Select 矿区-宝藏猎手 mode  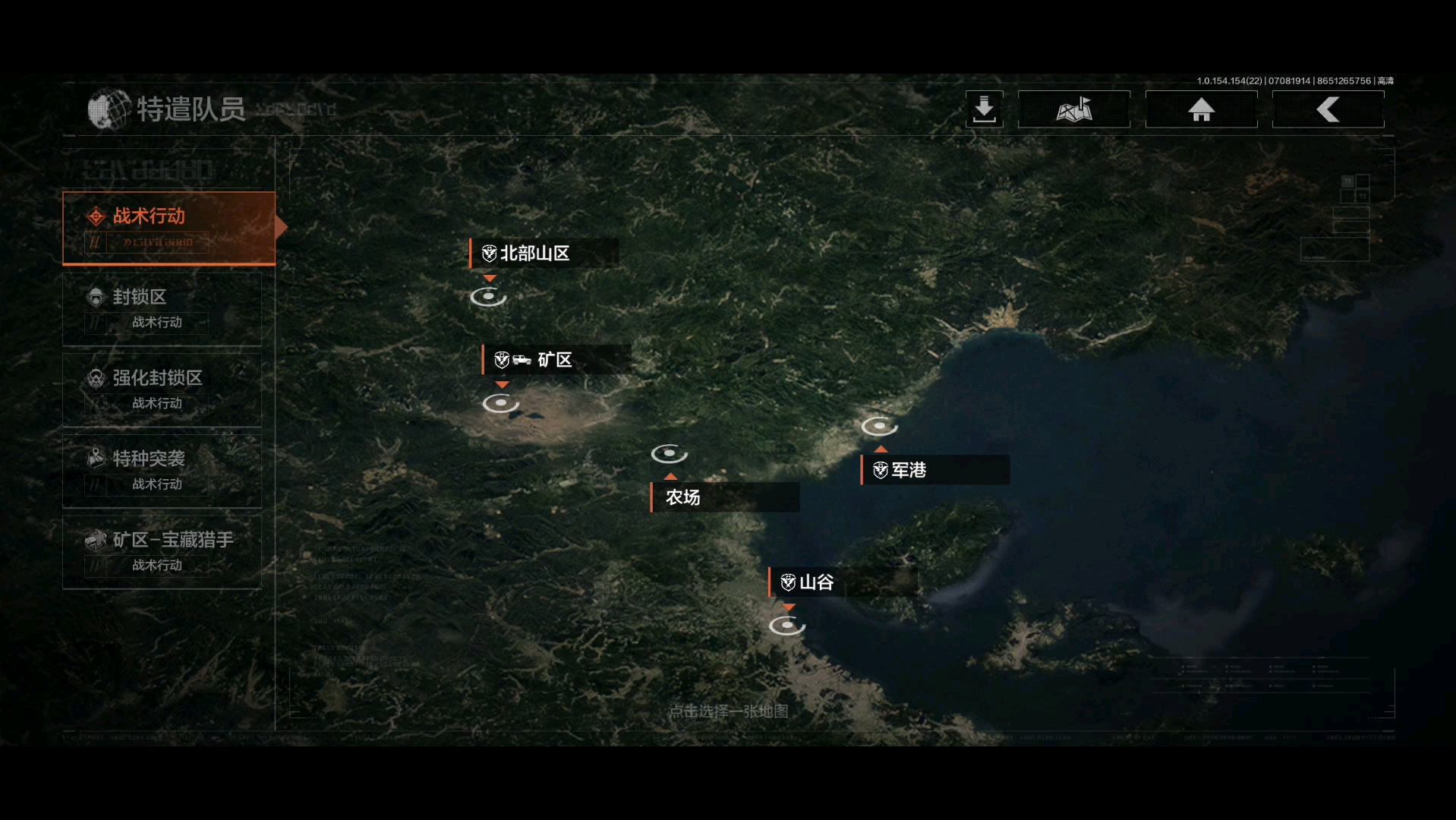[x=162, y=552]
